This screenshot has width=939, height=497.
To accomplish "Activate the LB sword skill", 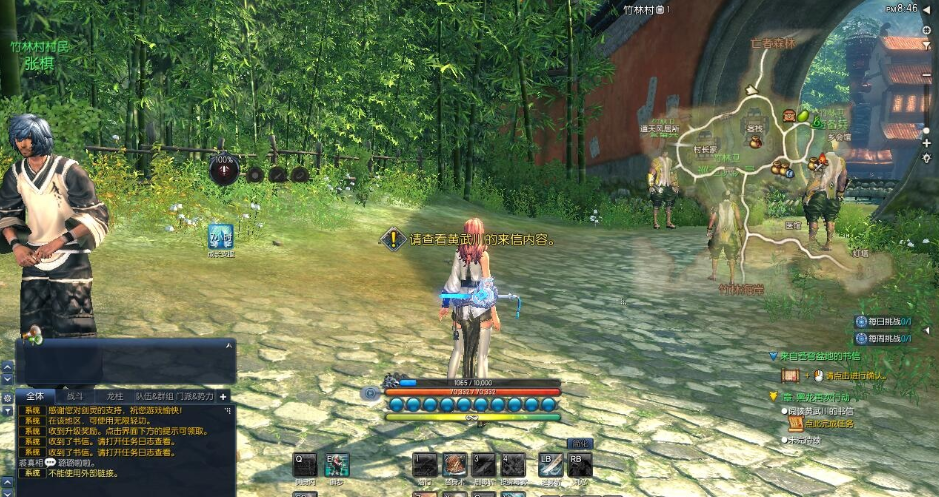I will pyautogui.click(x=550, y=465).
